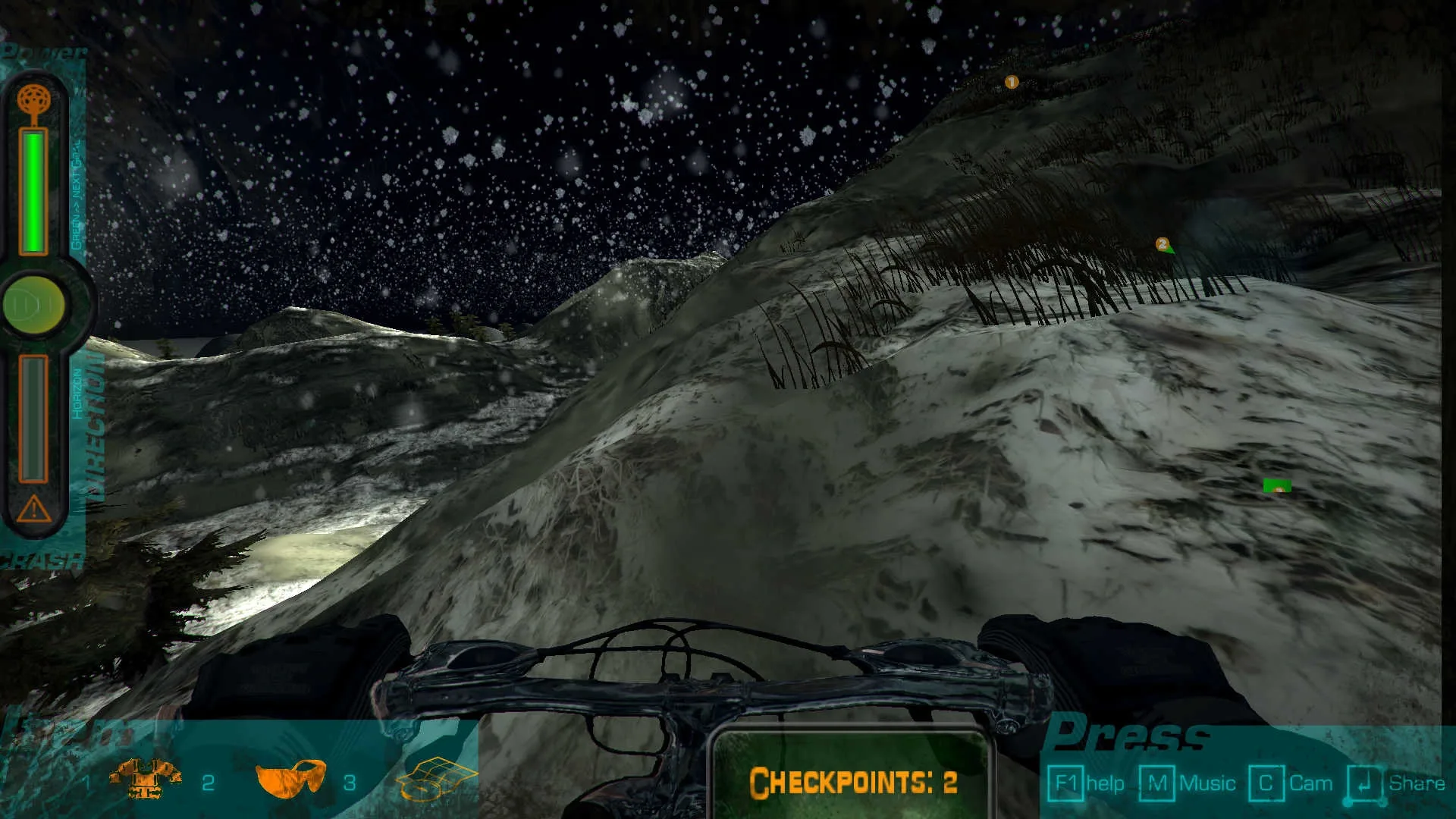
Task: Click the Share link
Action: [x=1417, y=782]
